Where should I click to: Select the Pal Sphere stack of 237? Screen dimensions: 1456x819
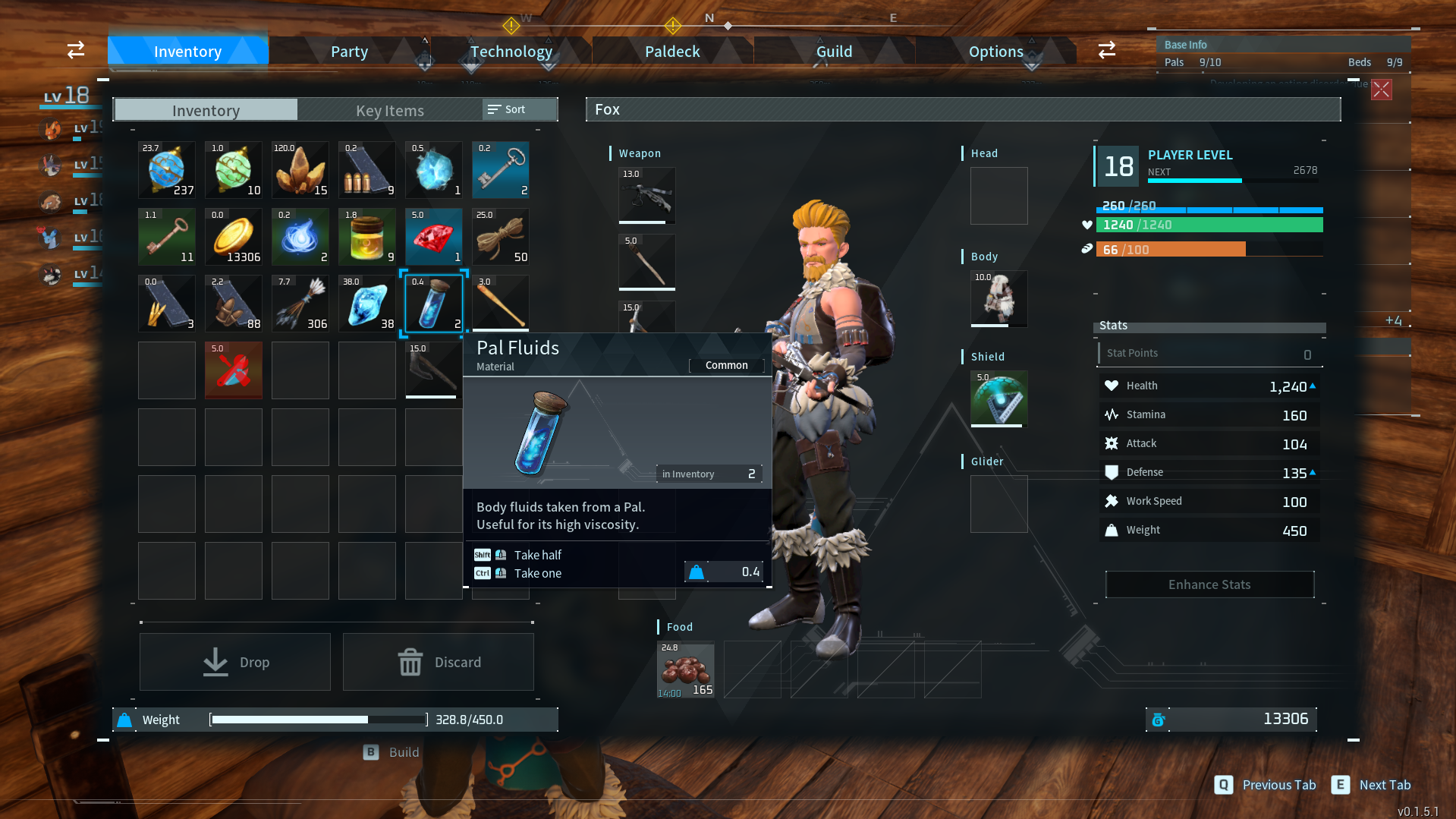tap(166, 169)
